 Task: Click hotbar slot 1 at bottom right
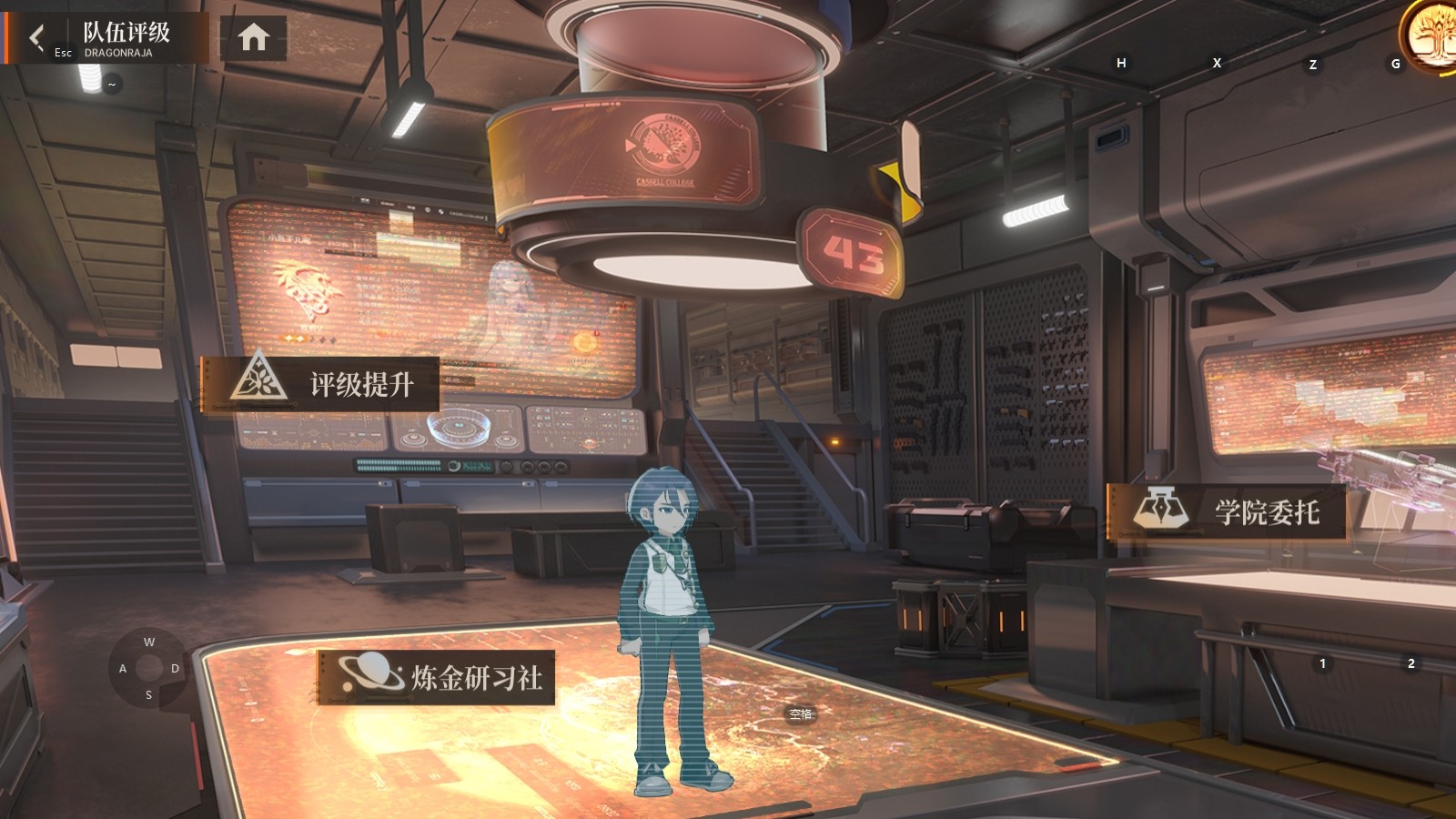tap(1321, 663)
